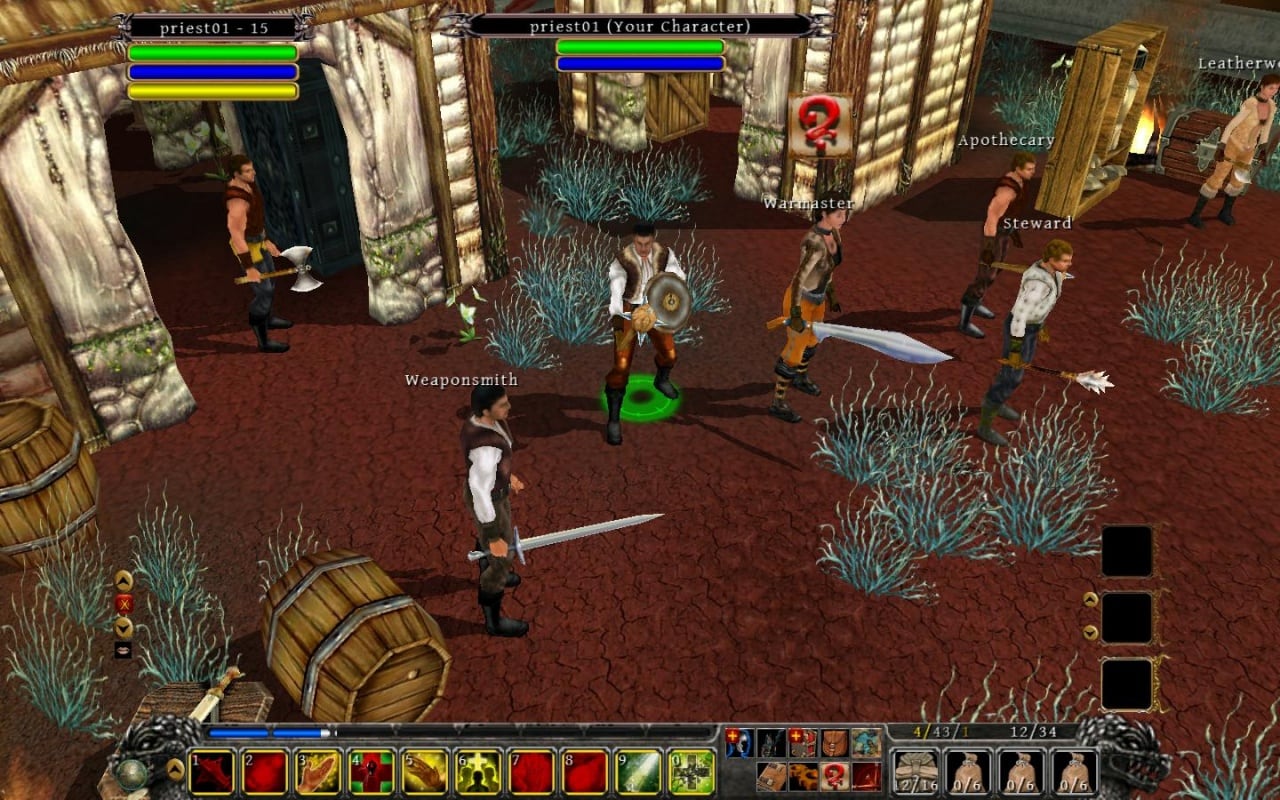Open the red question mark help icon
This screenshot has width=1280, height=800.
(834, 775)
